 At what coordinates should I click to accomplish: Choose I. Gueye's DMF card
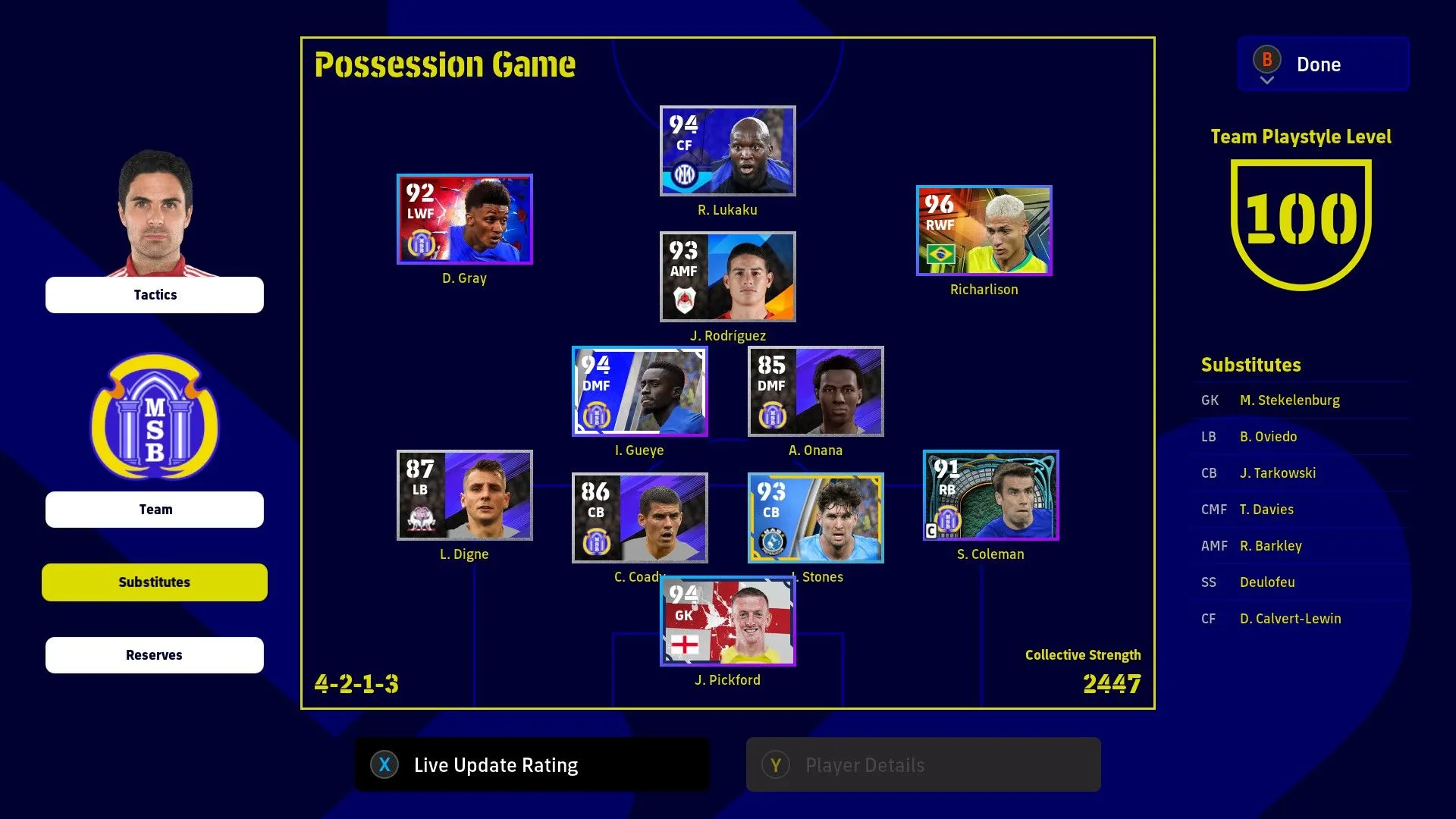pyautogui.click(x=639, y=391)
